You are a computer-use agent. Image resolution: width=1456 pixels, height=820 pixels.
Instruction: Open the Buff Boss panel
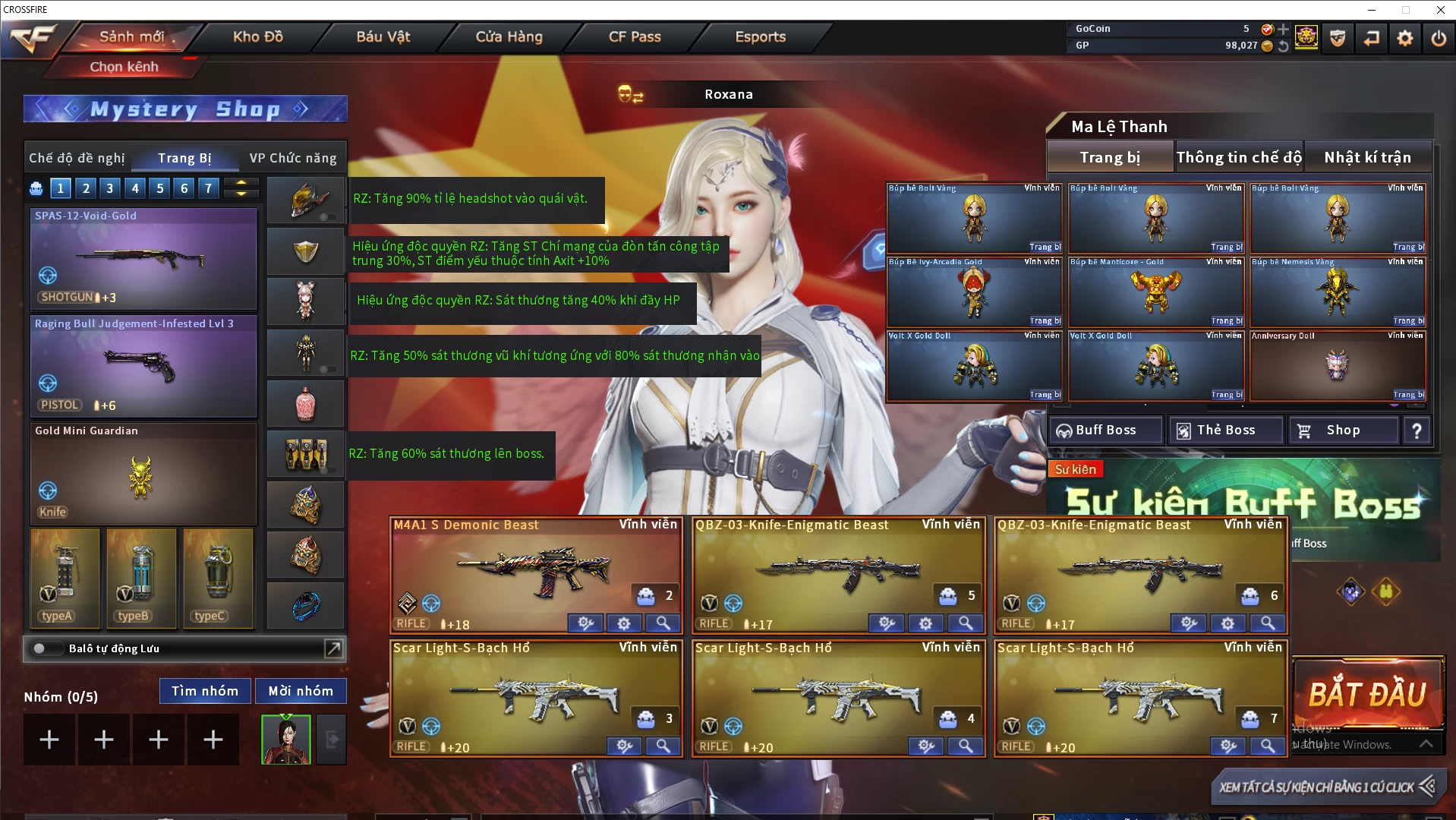tap(1106, 430)
